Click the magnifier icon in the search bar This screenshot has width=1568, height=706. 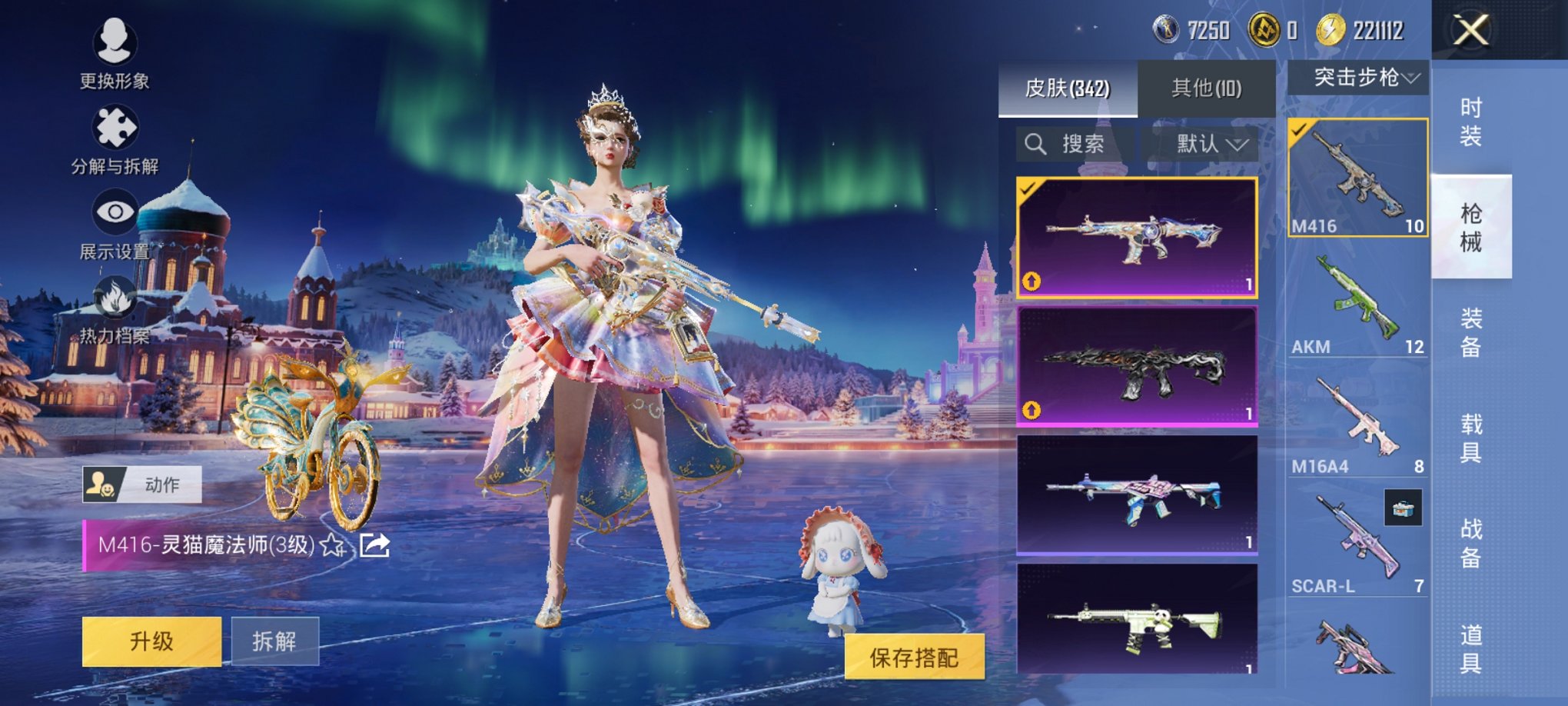1035,145
